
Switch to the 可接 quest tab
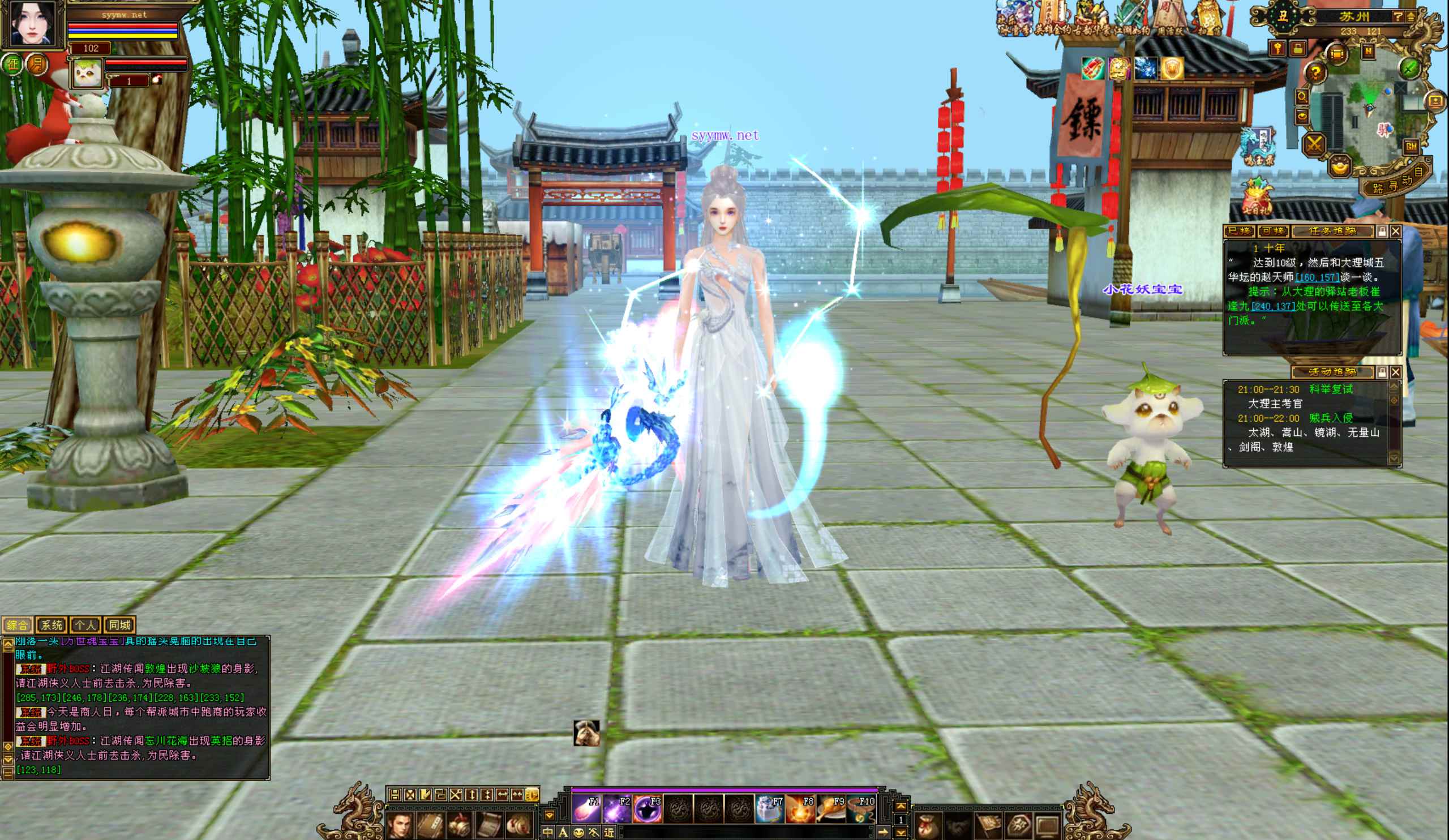(x=1273, y=231)
